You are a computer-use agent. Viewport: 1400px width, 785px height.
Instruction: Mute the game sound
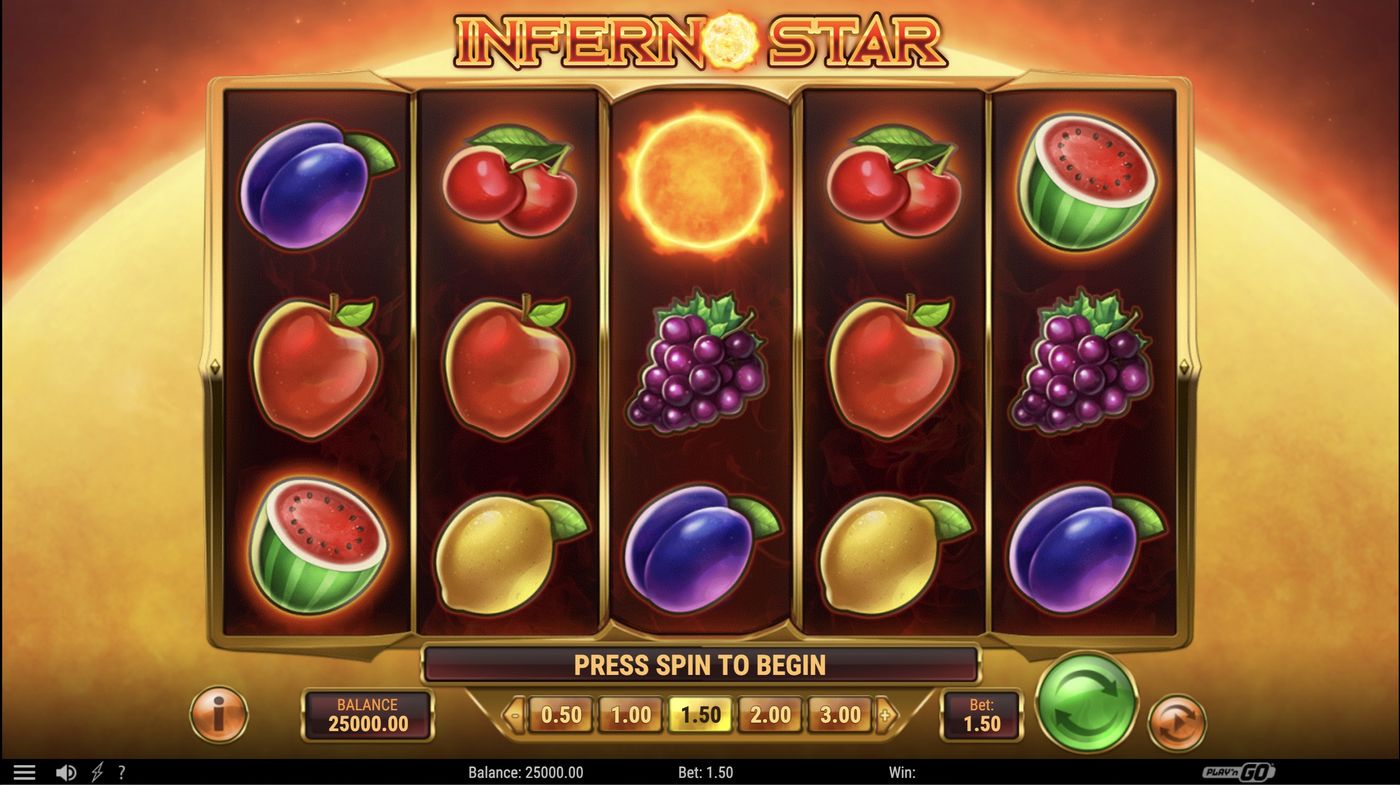(x=66, y=771)
